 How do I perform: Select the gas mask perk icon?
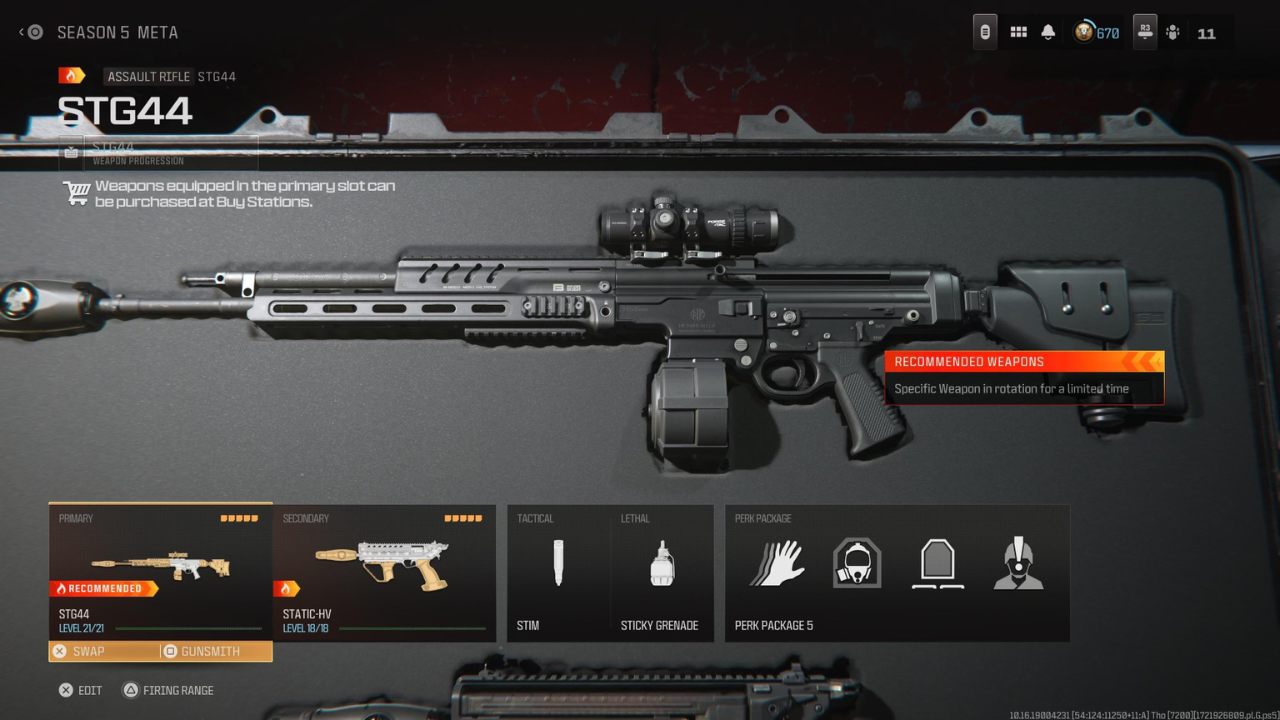click(856, 563)
